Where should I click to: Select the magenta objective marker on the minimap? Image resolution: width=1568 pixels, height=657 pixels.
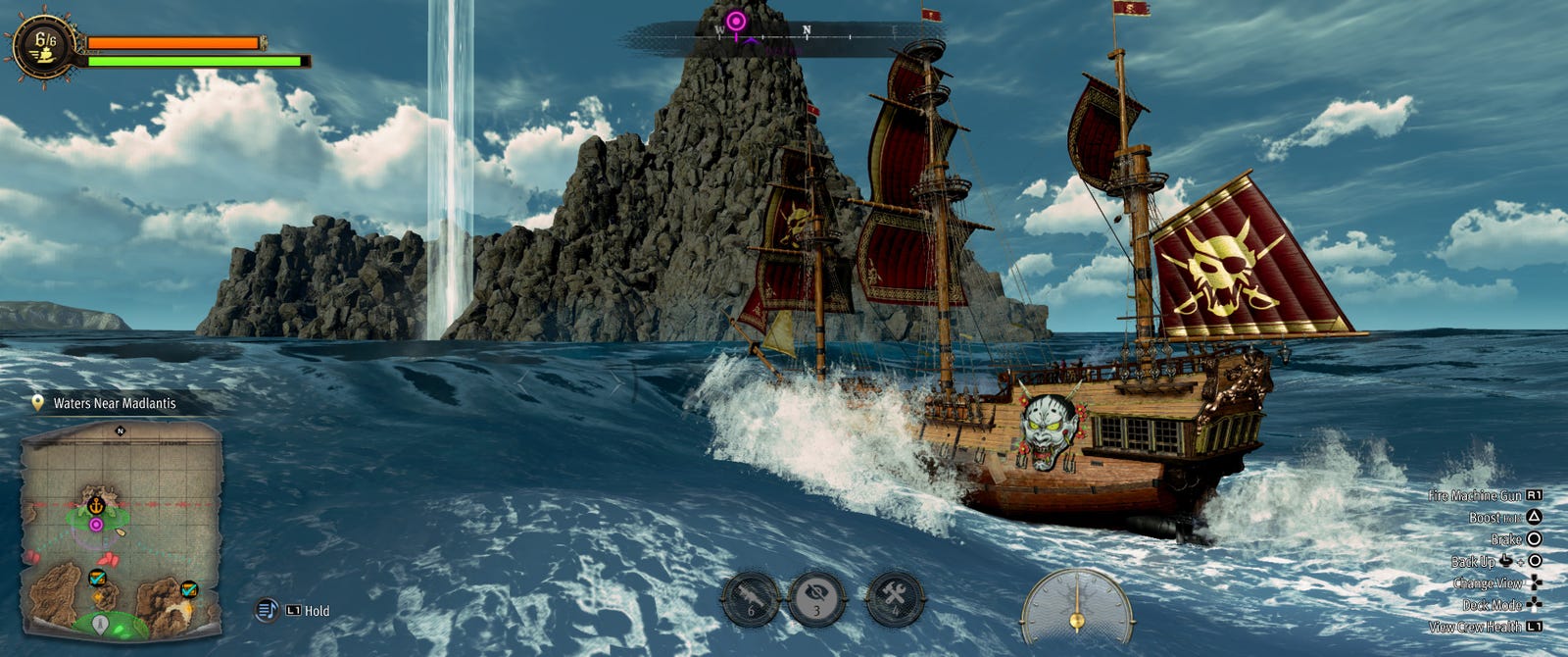pyautogui.click(x=96, y=525)
